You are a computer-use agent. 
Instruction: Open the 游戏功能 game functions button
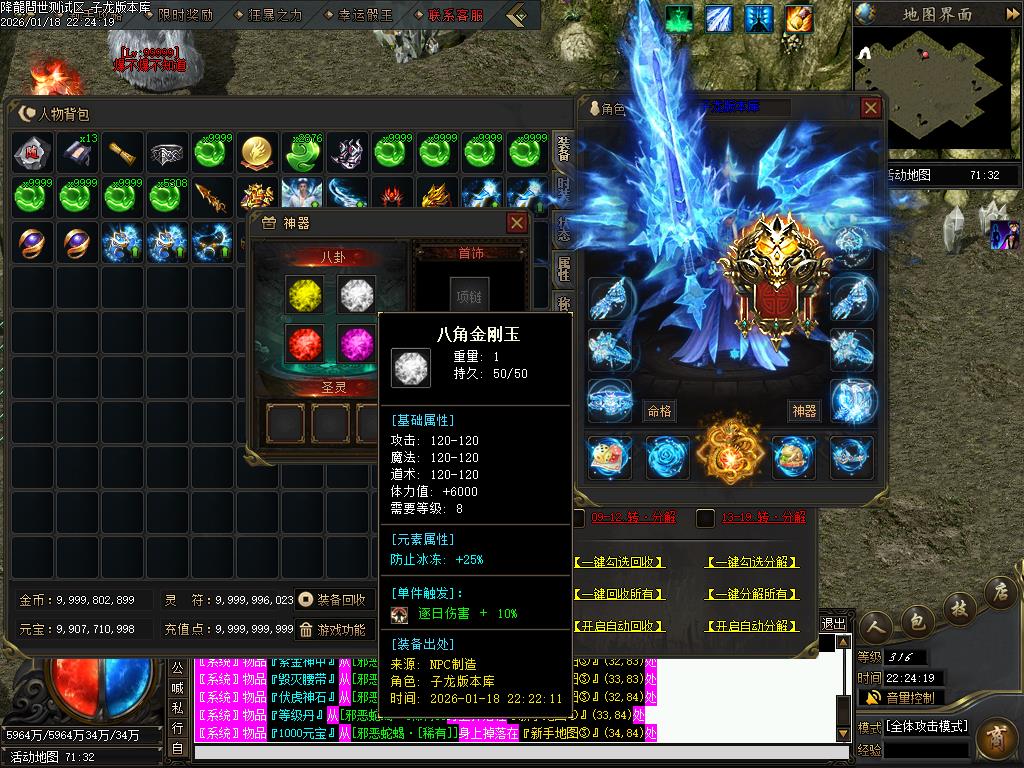click(x=333, y=630)
